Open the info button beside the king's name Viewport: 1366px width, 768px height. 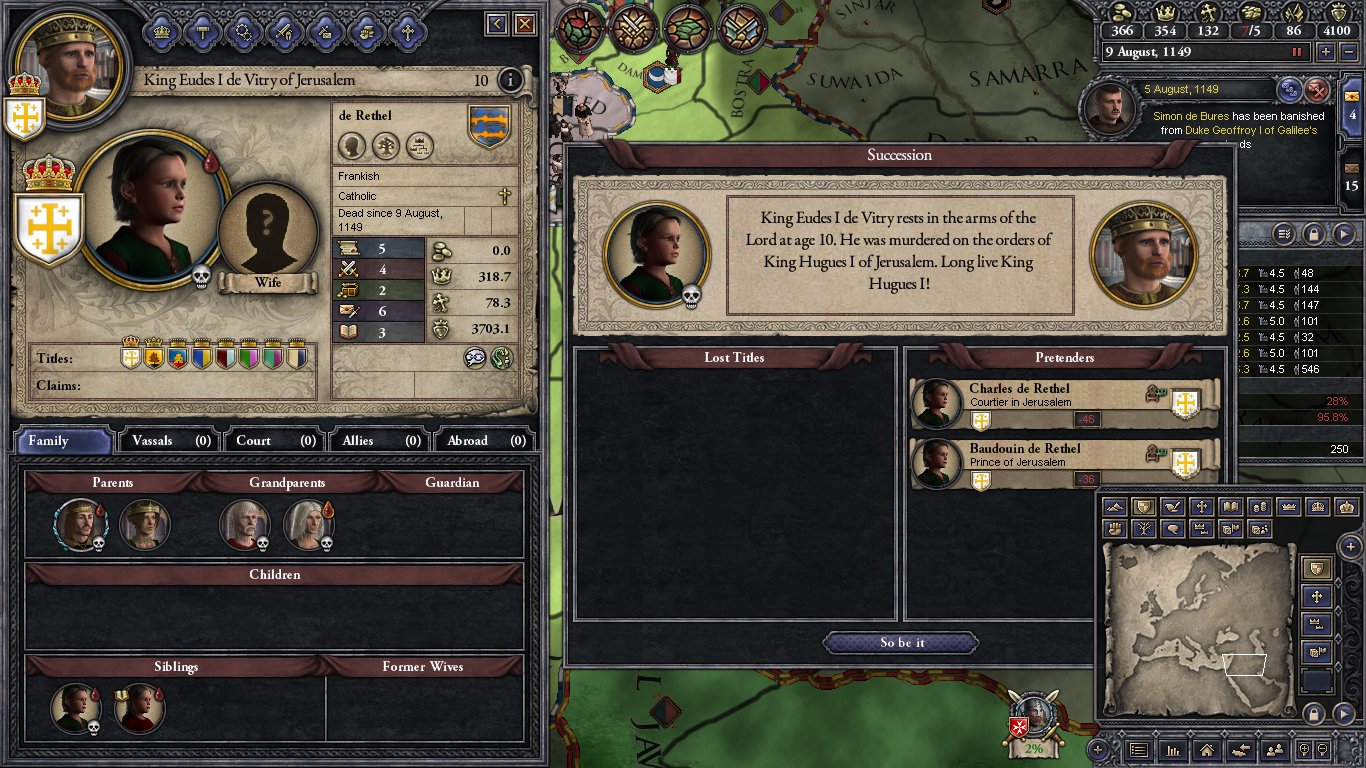click(x=510, y=80)
